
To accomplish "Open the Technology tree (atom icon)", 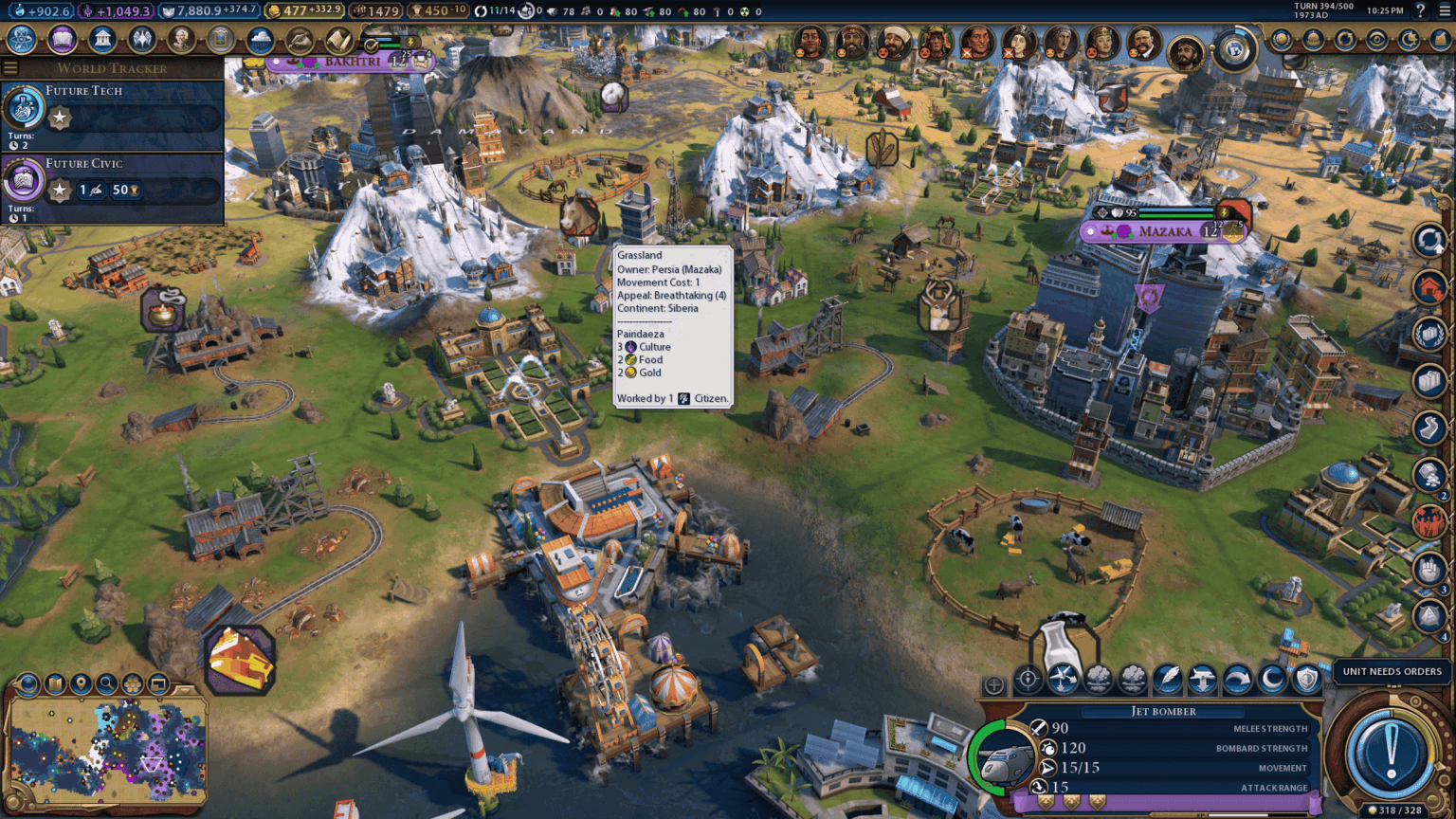I will tap(21, 41).
